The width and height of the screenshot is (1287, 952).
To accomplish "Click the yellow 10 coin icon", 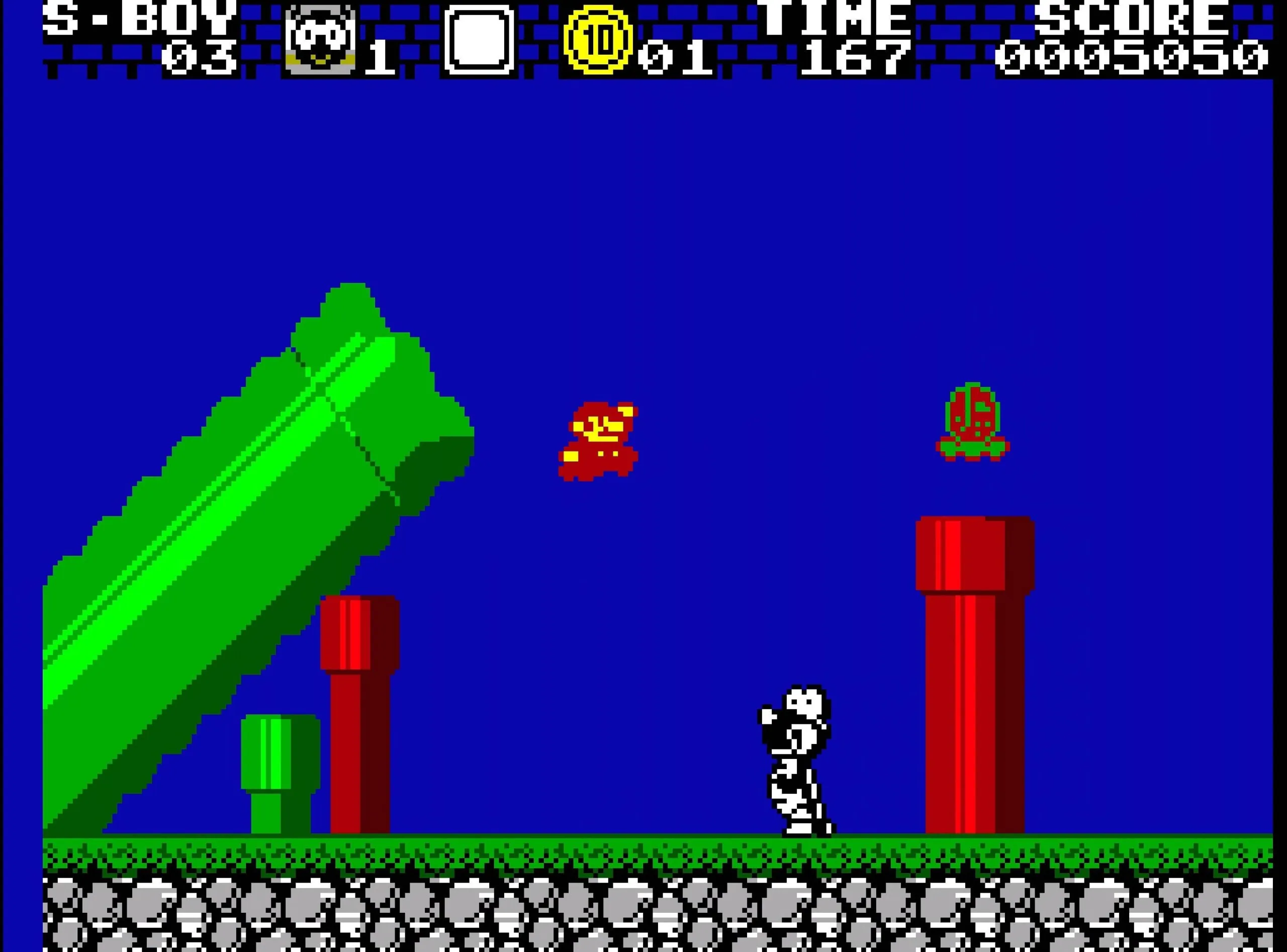I will 598,39.
